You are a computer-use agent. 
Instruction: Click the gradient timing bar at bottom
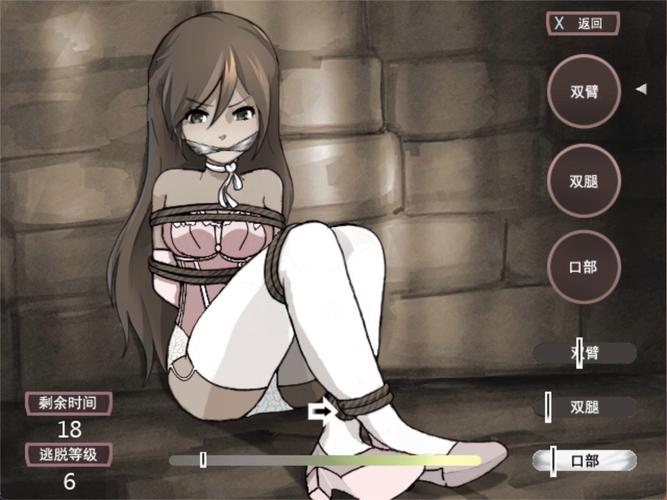pos(324,460)
